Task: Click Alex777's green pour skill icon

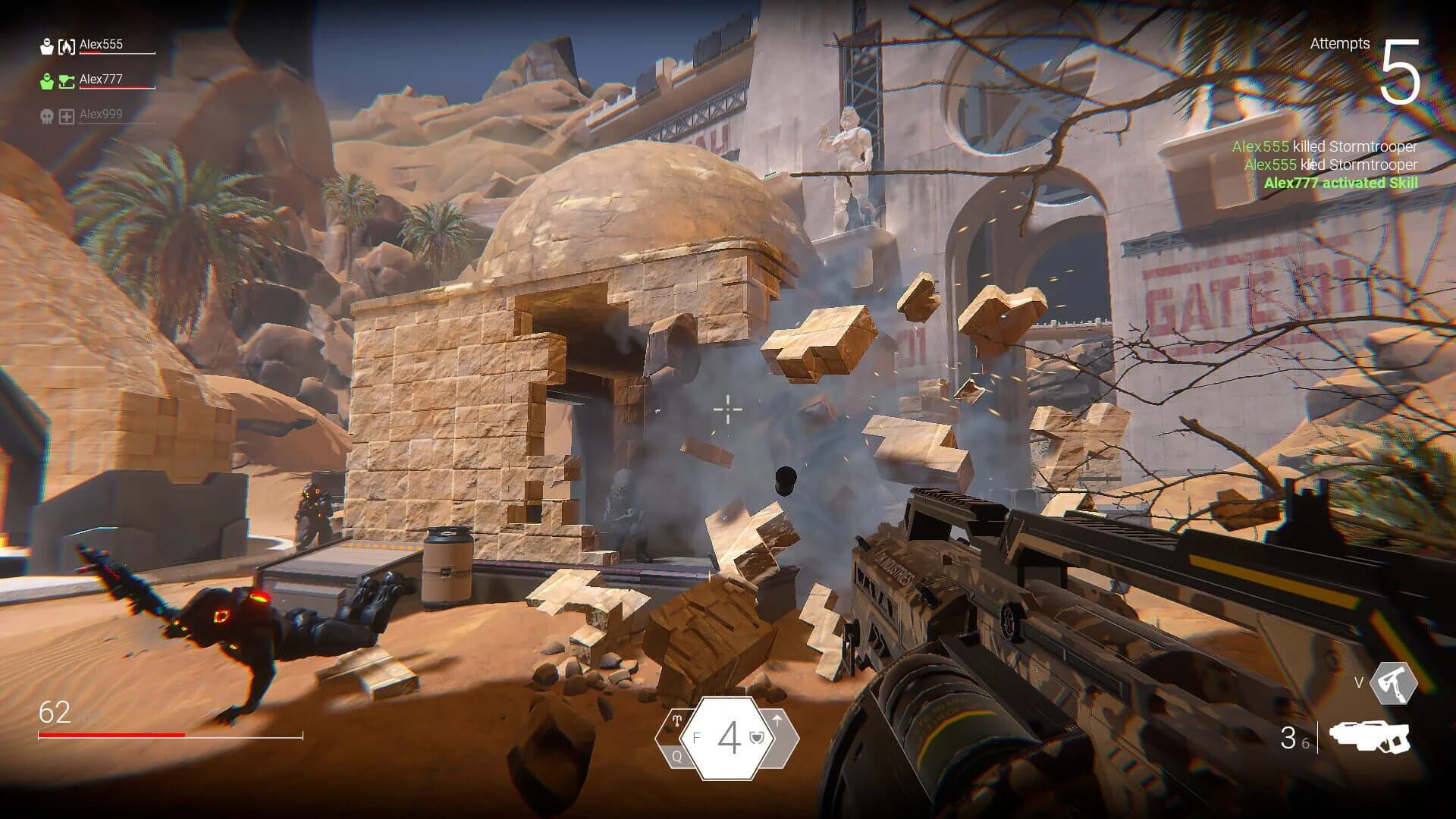Action: pyautogui.click(x=67, y=82)
